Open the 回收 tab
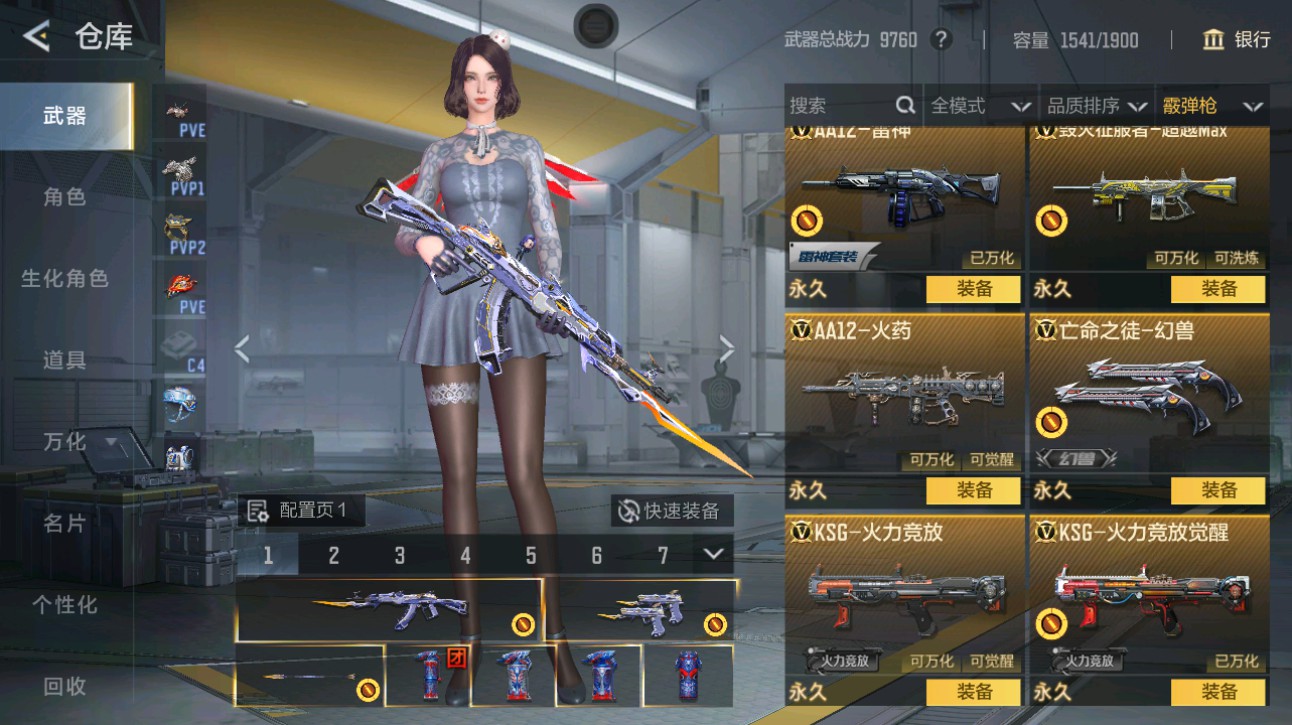 pyautogui.click(x=65, y=686)
